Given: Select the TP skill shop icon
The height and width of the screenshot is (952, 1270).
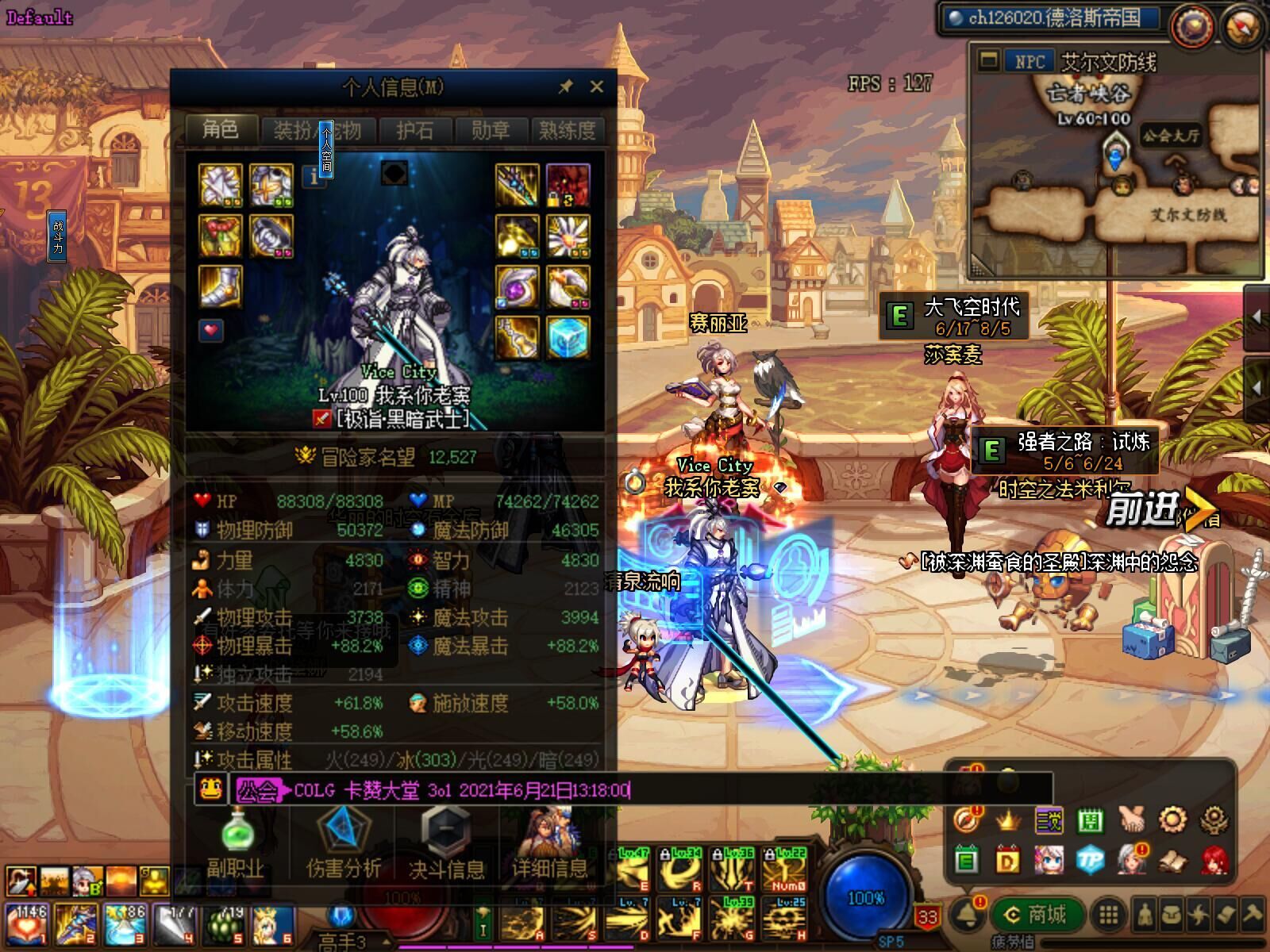Looking at the screenshot, I should [x=1089, y=860].
